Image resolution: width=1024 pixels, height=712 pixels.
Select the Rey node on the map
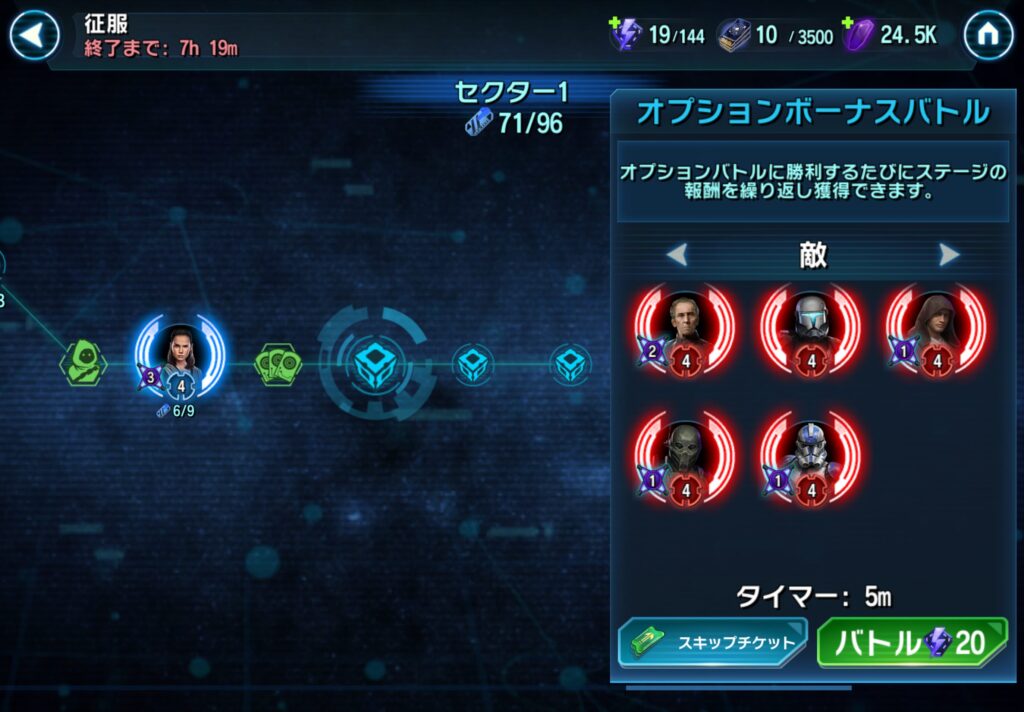[181, 353]
